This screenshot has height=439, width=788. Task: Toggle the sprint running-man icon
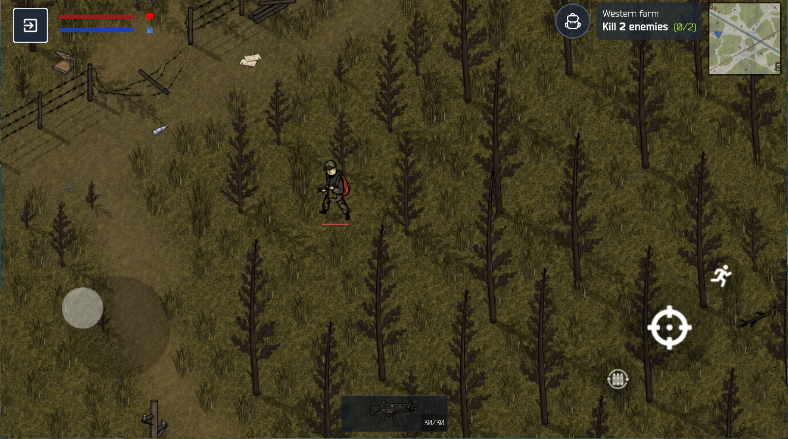[x=720, y=275]
